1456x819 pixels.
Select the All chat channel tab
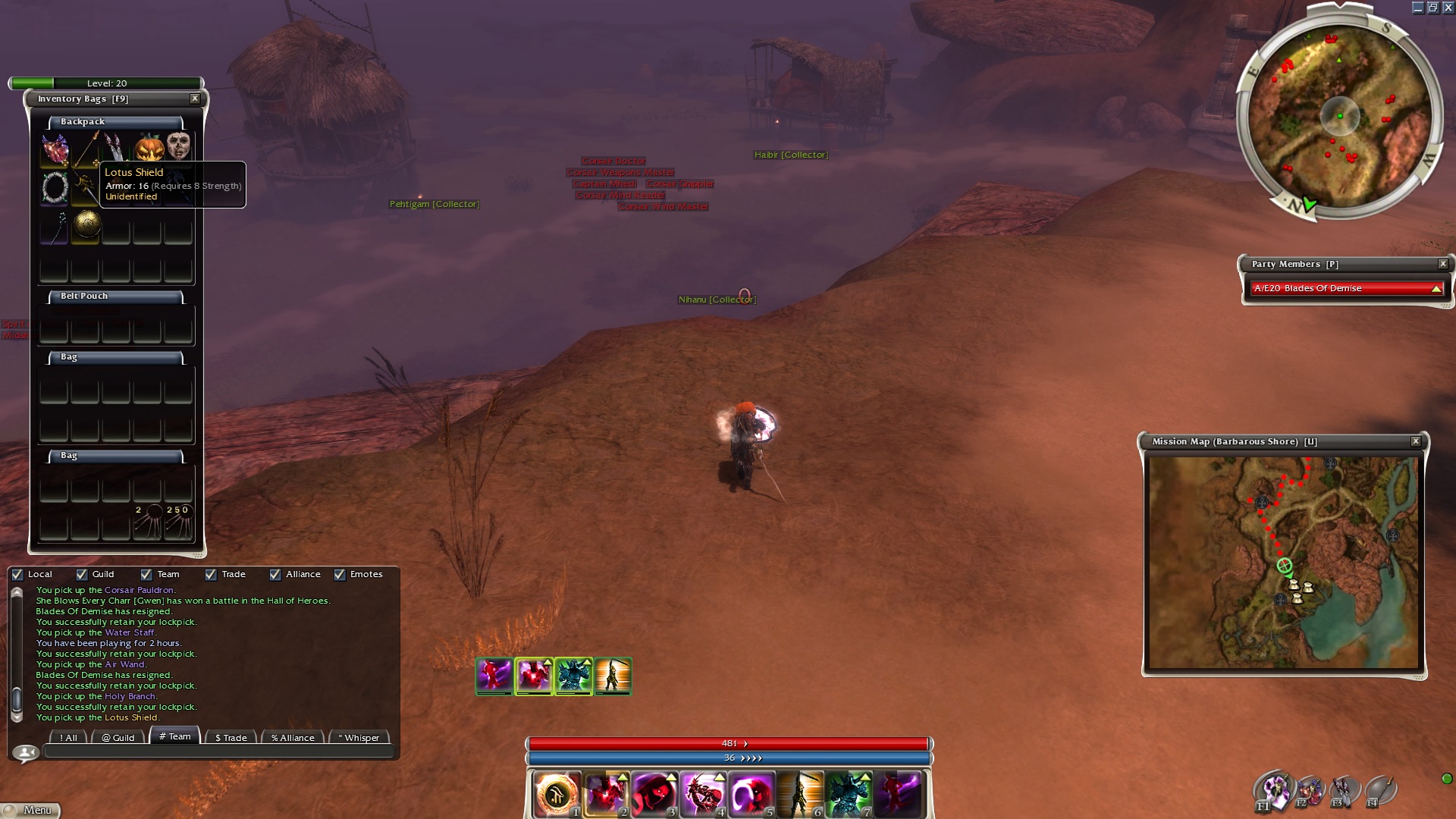[68, 737]
